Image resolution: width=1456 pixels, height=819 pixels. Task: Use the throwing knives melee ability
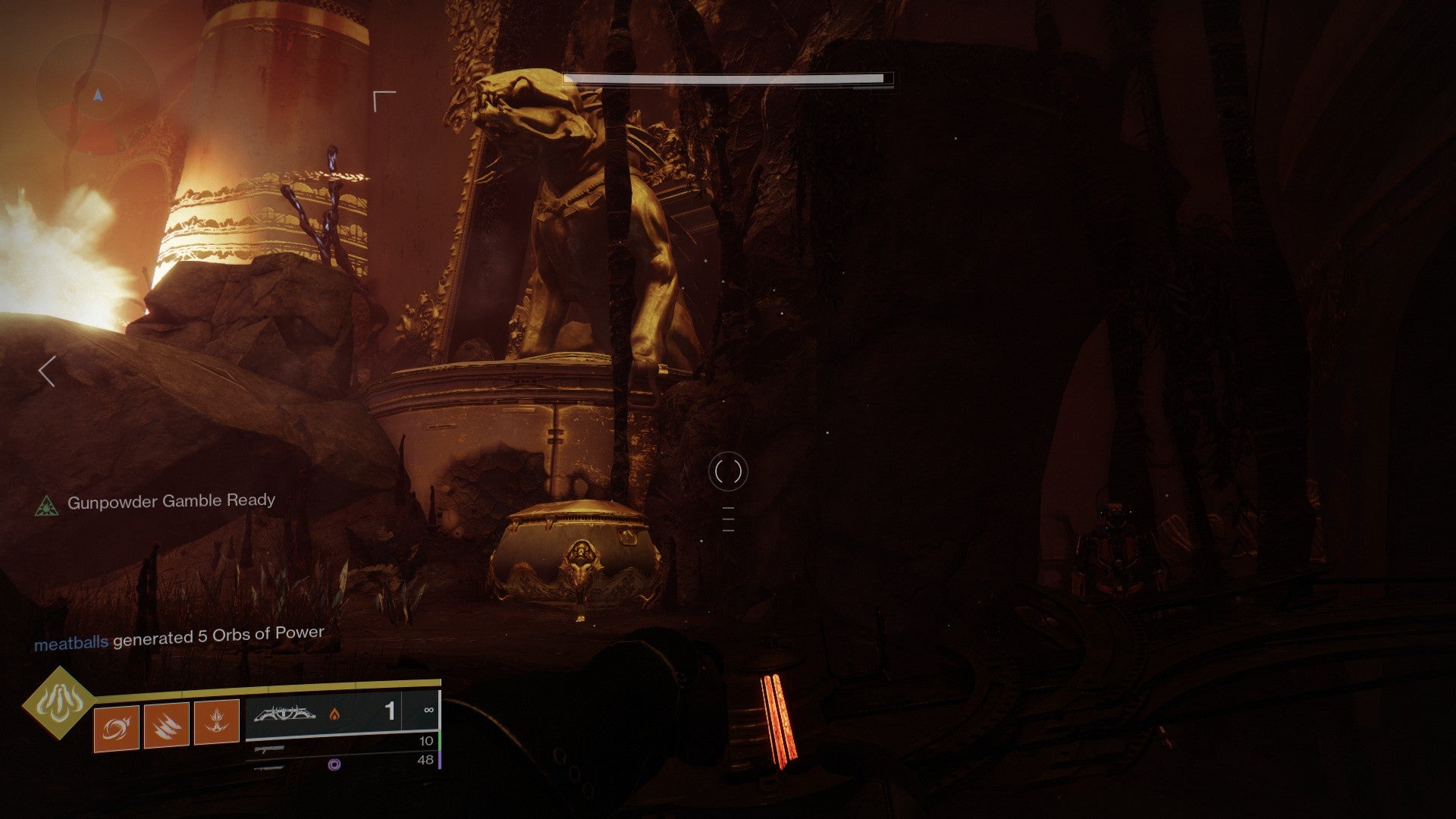(166, 725)
